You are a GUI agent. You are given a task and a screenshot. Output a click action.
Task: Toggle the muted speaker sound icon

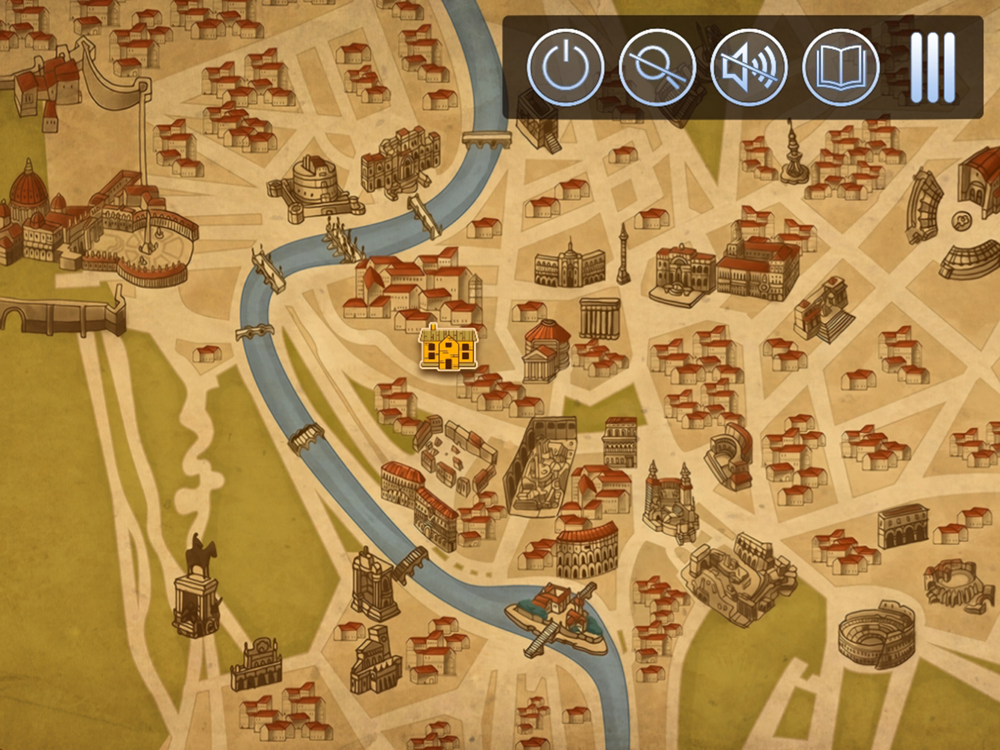pyautogui.click(x=749, y=68)
